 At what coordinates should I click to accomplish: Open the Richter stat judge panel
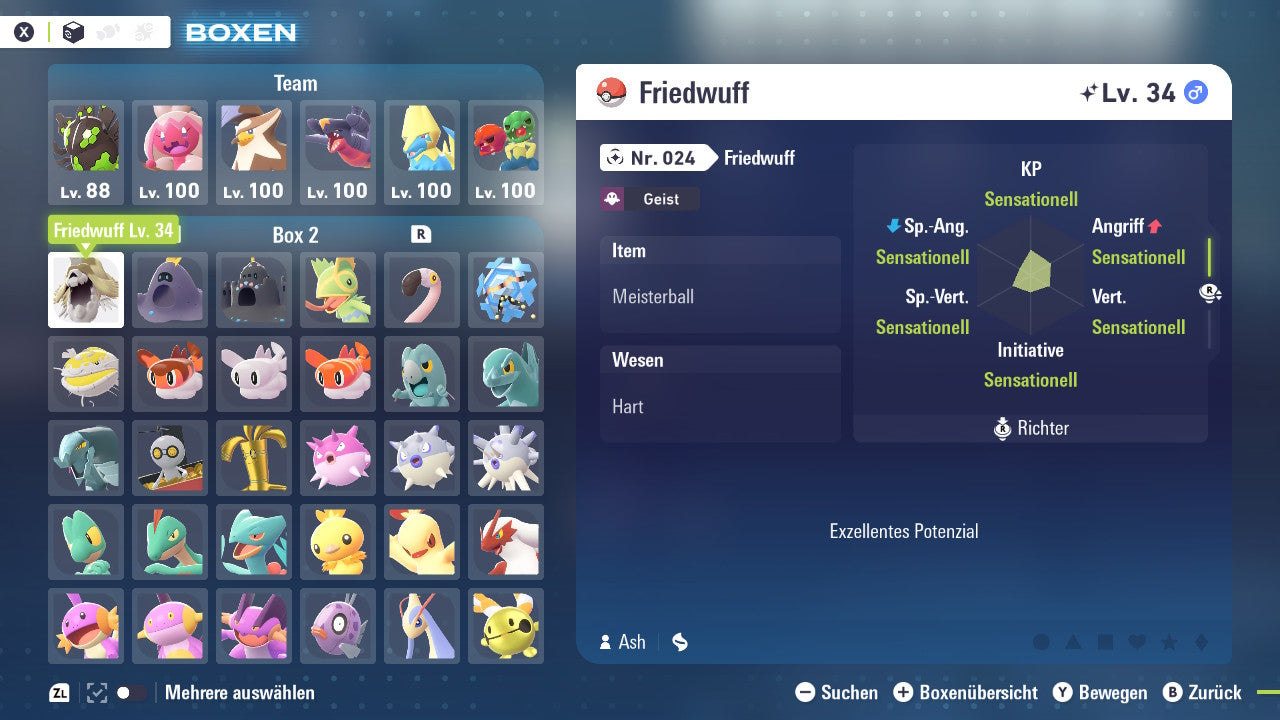tap(1030, 428)
